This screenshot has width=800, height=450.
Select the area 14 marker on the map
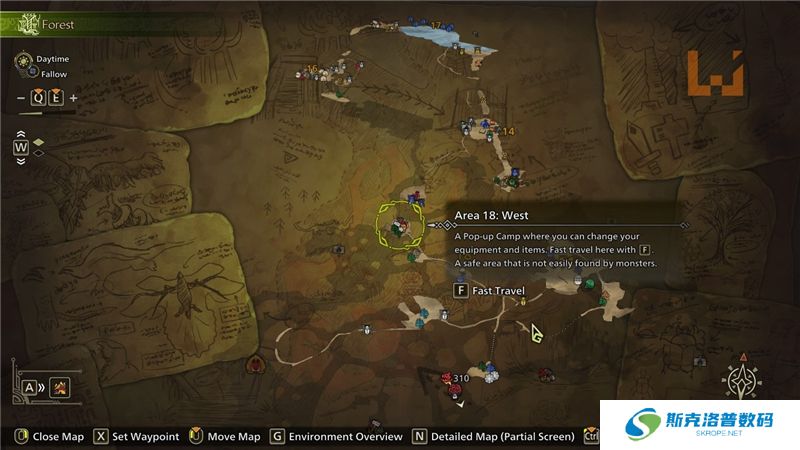[x=508, y=131]
